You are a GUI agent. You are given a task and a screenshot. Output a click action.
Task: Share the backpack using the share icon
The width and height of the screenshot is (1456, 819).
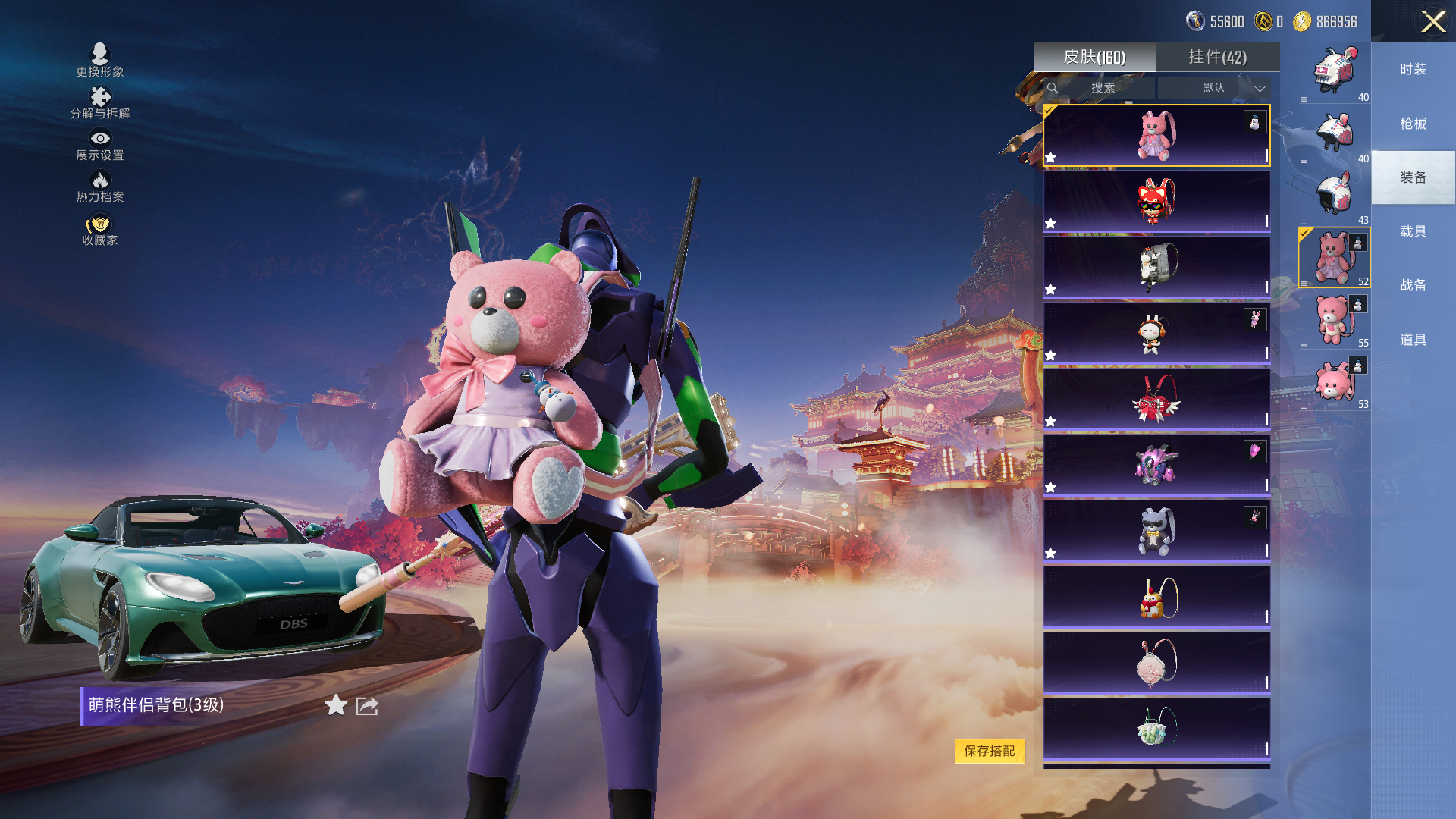tap(367, 706)
